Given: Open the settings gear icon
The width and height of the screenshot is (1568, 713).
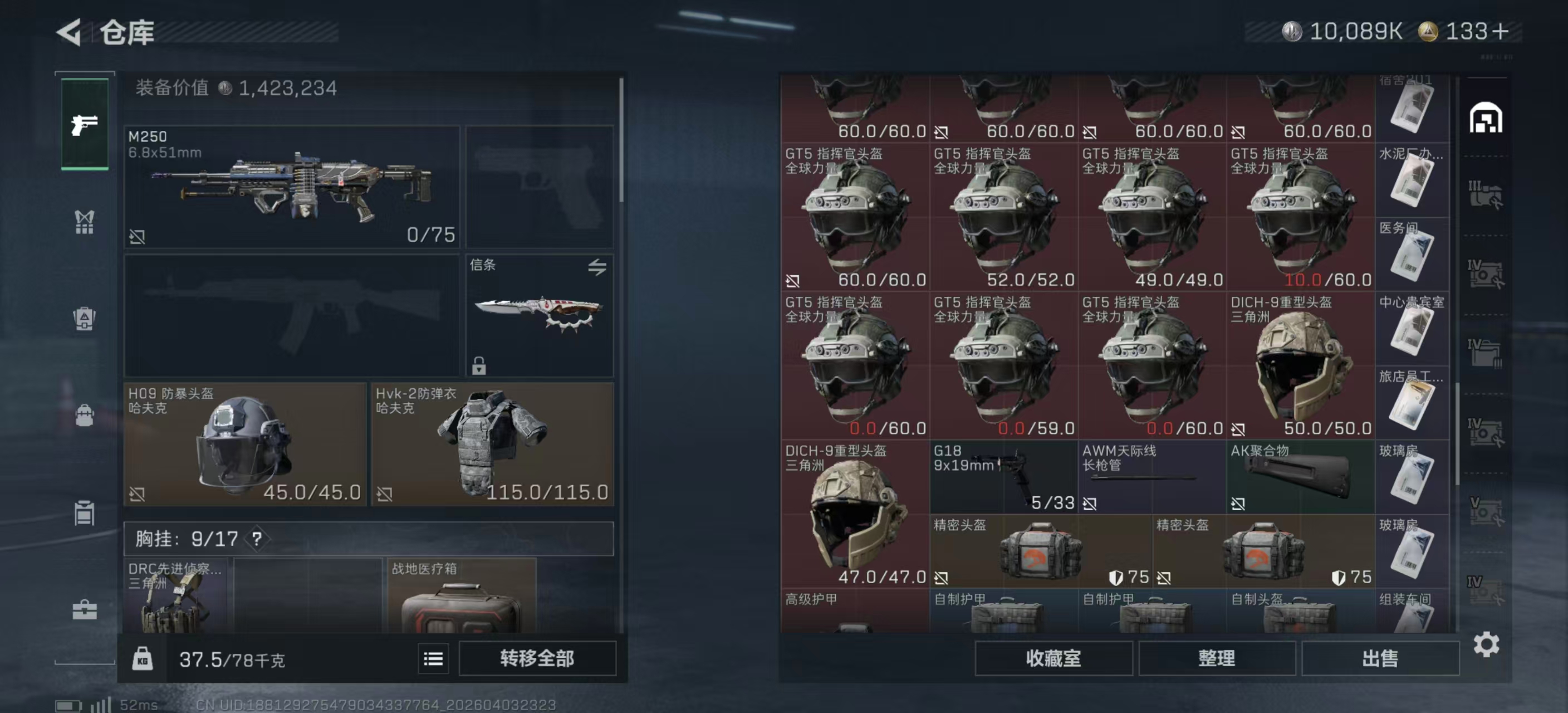Looking at the screenshot, I should point(1486,644).
